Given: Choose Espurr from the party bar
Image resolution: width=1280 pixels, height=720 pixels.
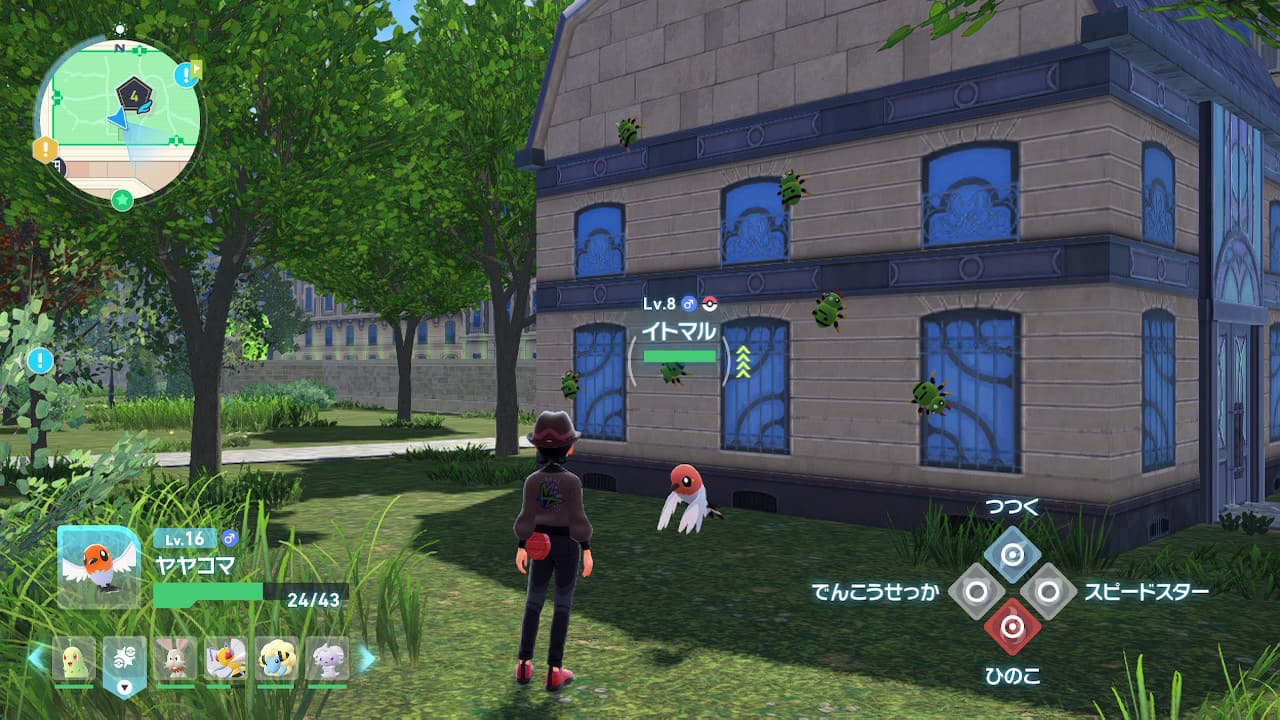Looking at the screenshot, I should click(x=327, y=658).
